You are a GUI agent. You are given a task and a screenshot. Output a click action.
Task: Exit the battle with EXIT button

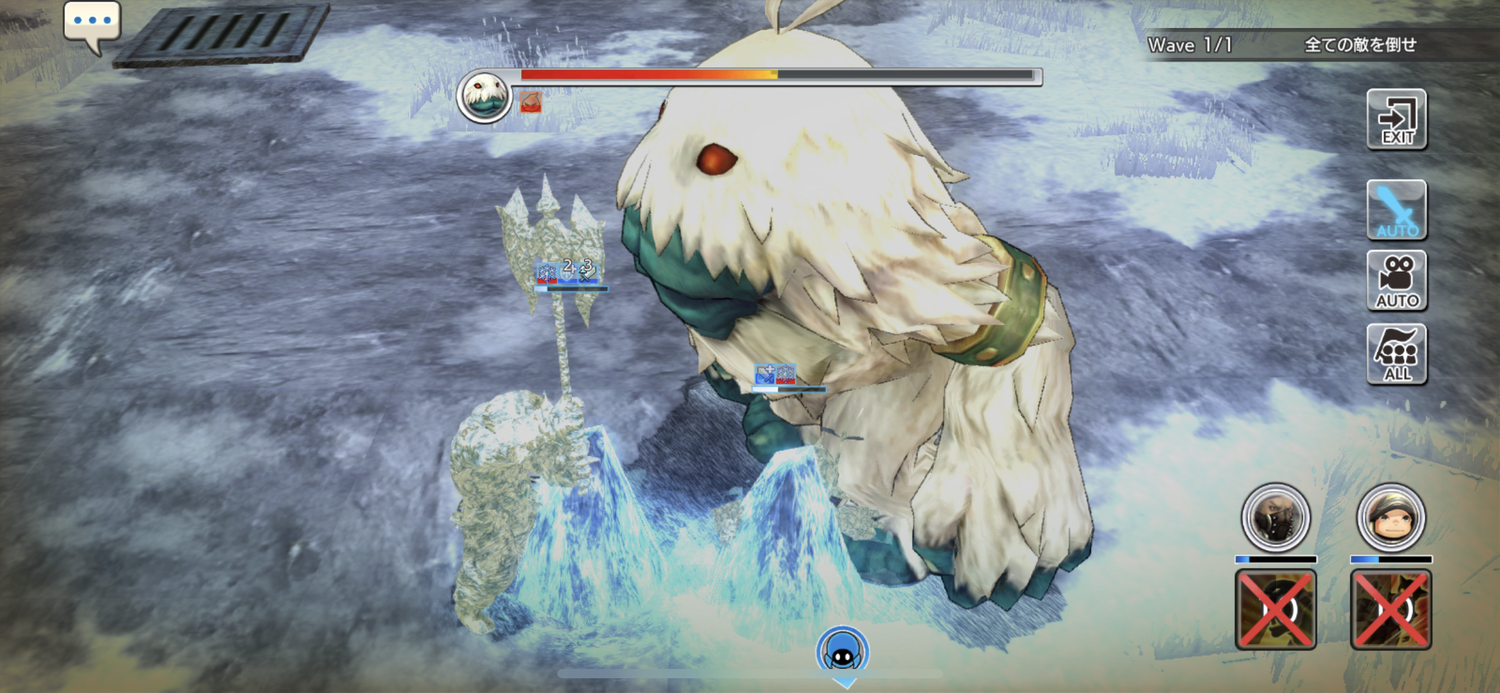1397,119
